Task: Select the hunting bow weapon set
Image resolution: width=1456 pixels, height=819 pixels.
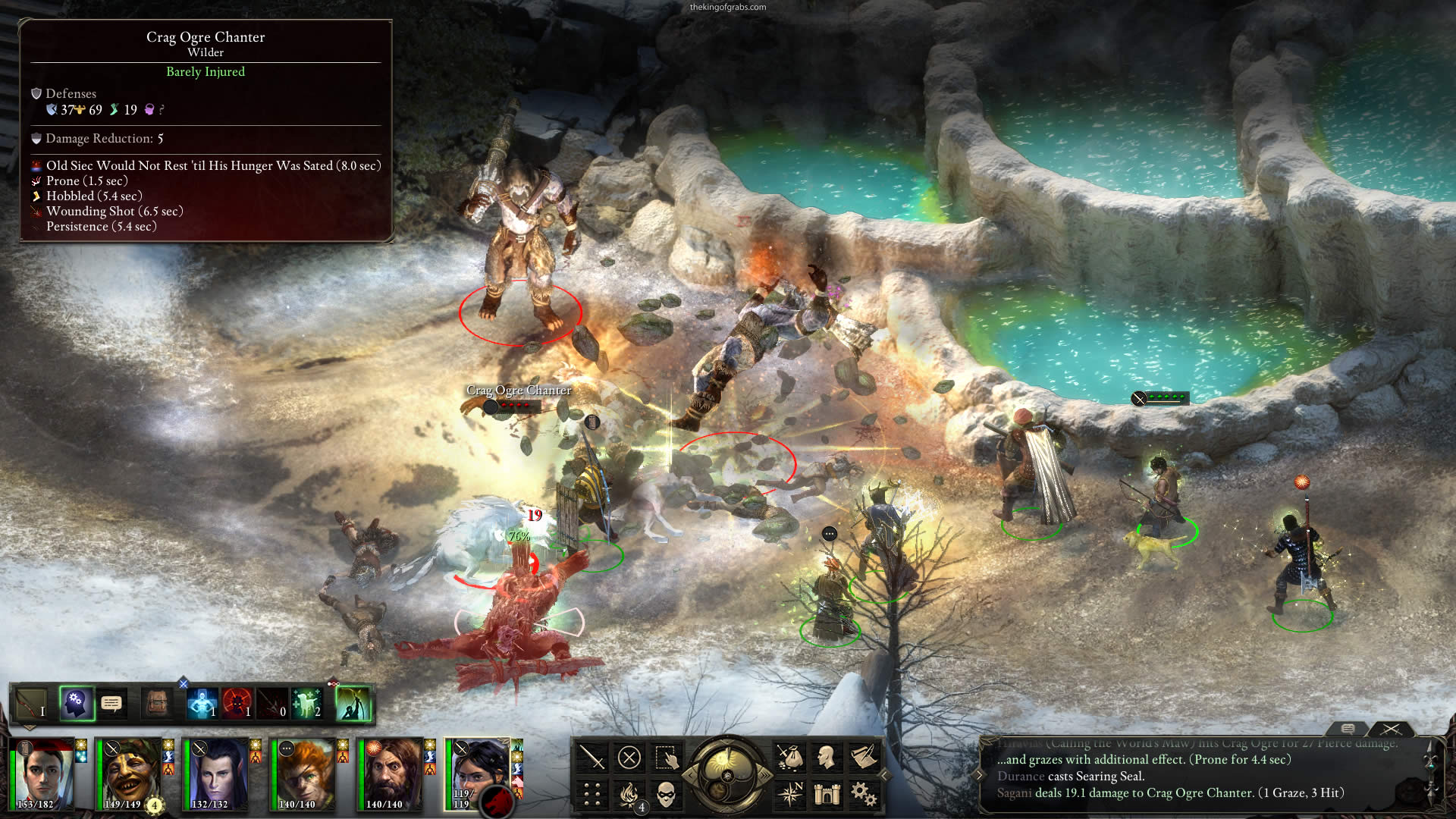Action: (31, 704)
